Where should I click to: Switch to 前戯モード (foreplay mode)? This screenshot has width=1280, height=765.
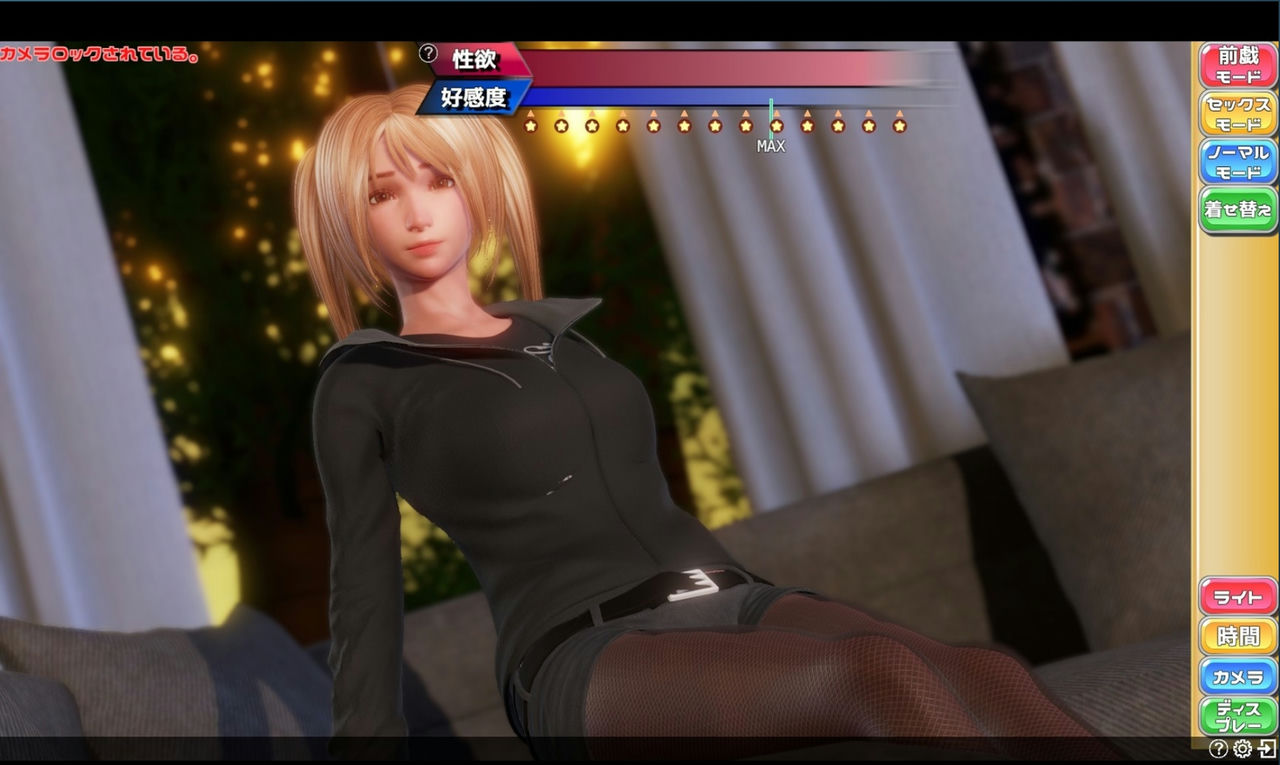tap(1237, 63)
